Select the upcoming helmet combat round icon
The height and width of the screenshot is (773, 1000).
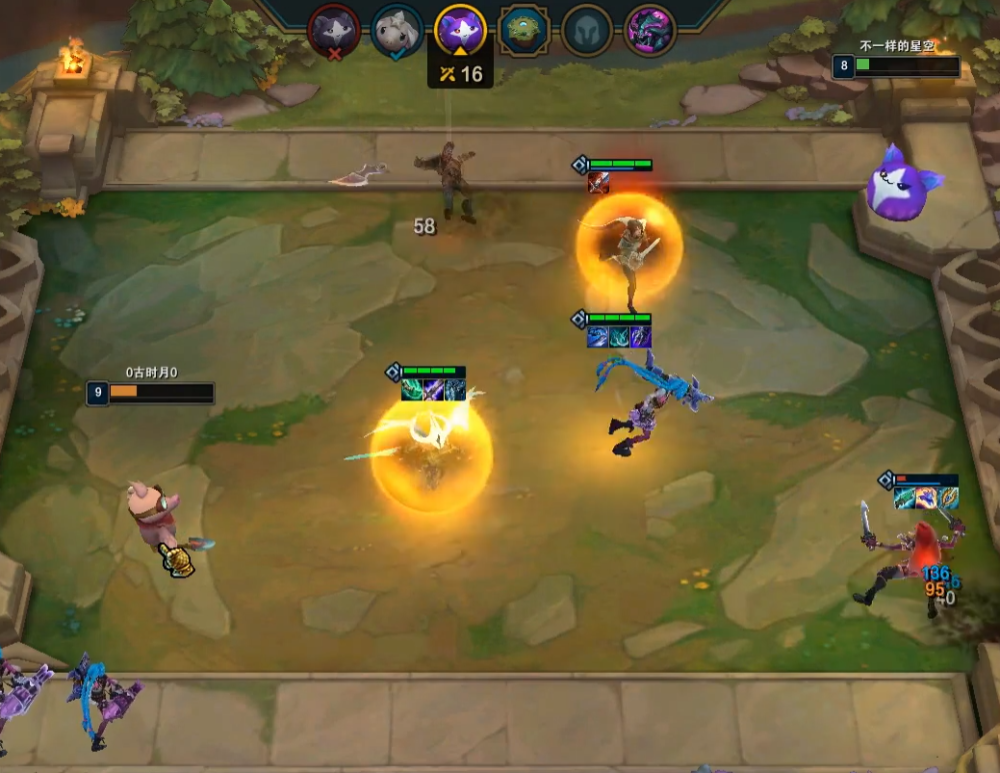coord(587,30)
